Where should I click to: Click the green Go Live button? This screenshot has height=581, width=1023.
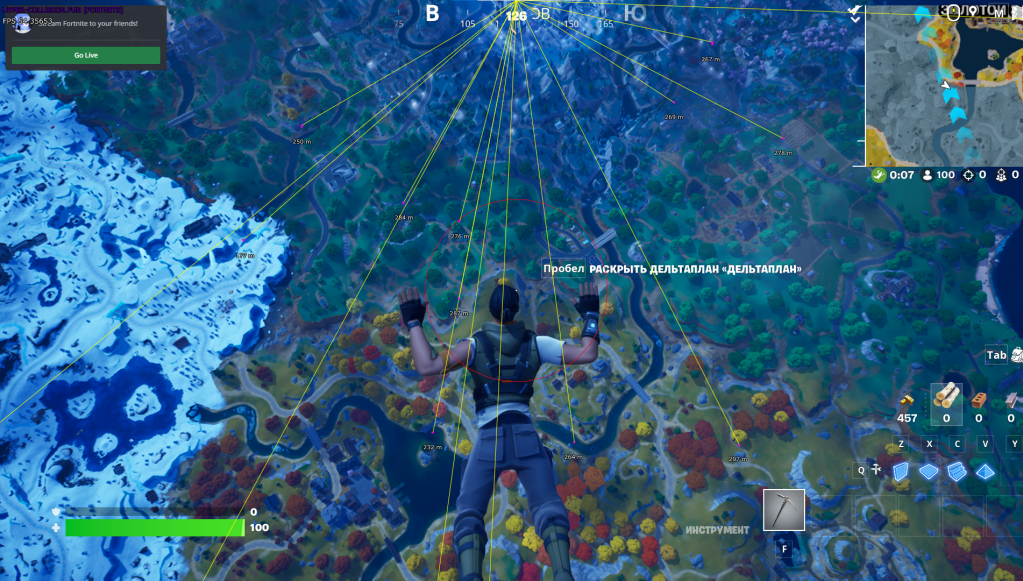[86, 55]
